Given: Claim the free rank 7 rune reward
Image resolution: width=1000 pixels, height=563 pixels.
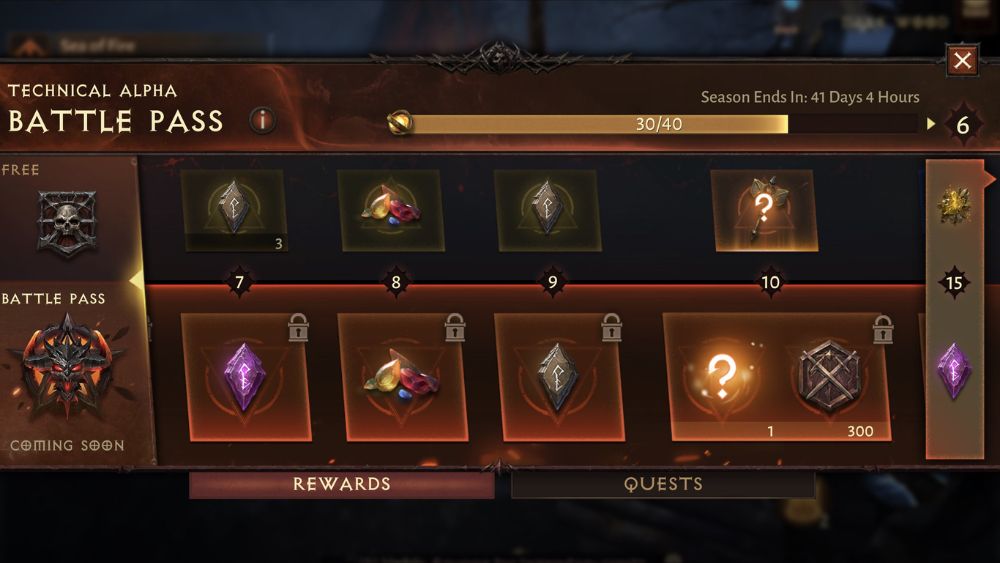Looking at the screenshot, I should click(236, 210).
